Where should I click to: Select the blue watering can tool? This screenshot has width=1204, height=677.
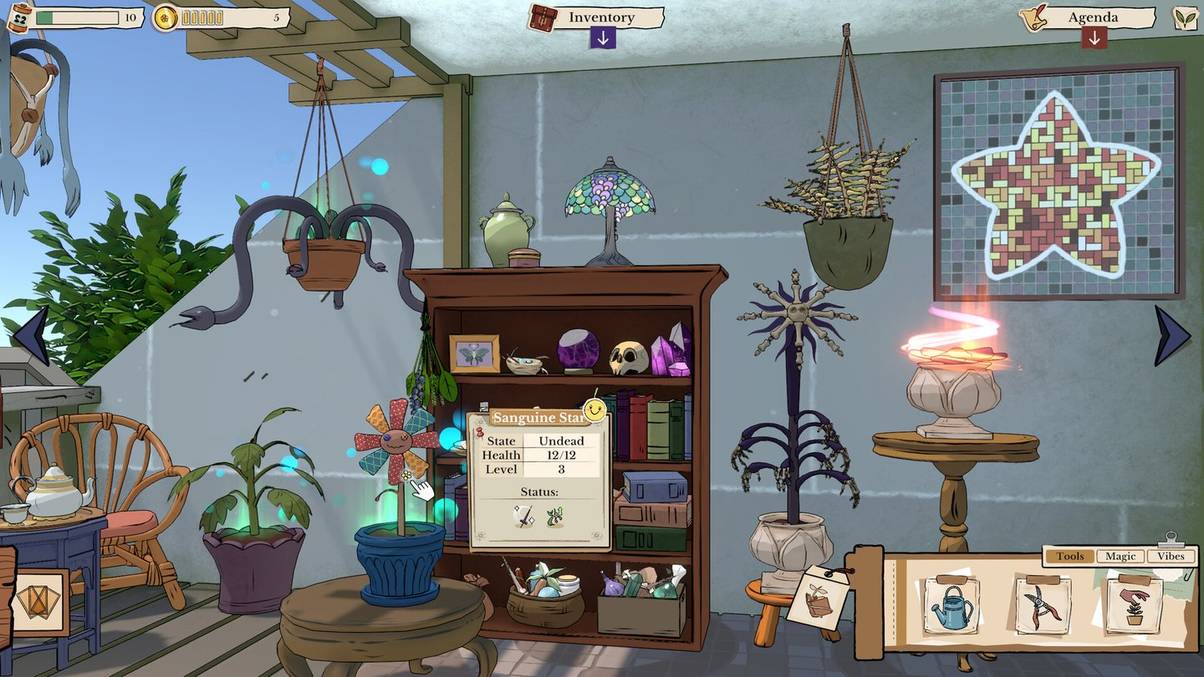coord(950,606)
